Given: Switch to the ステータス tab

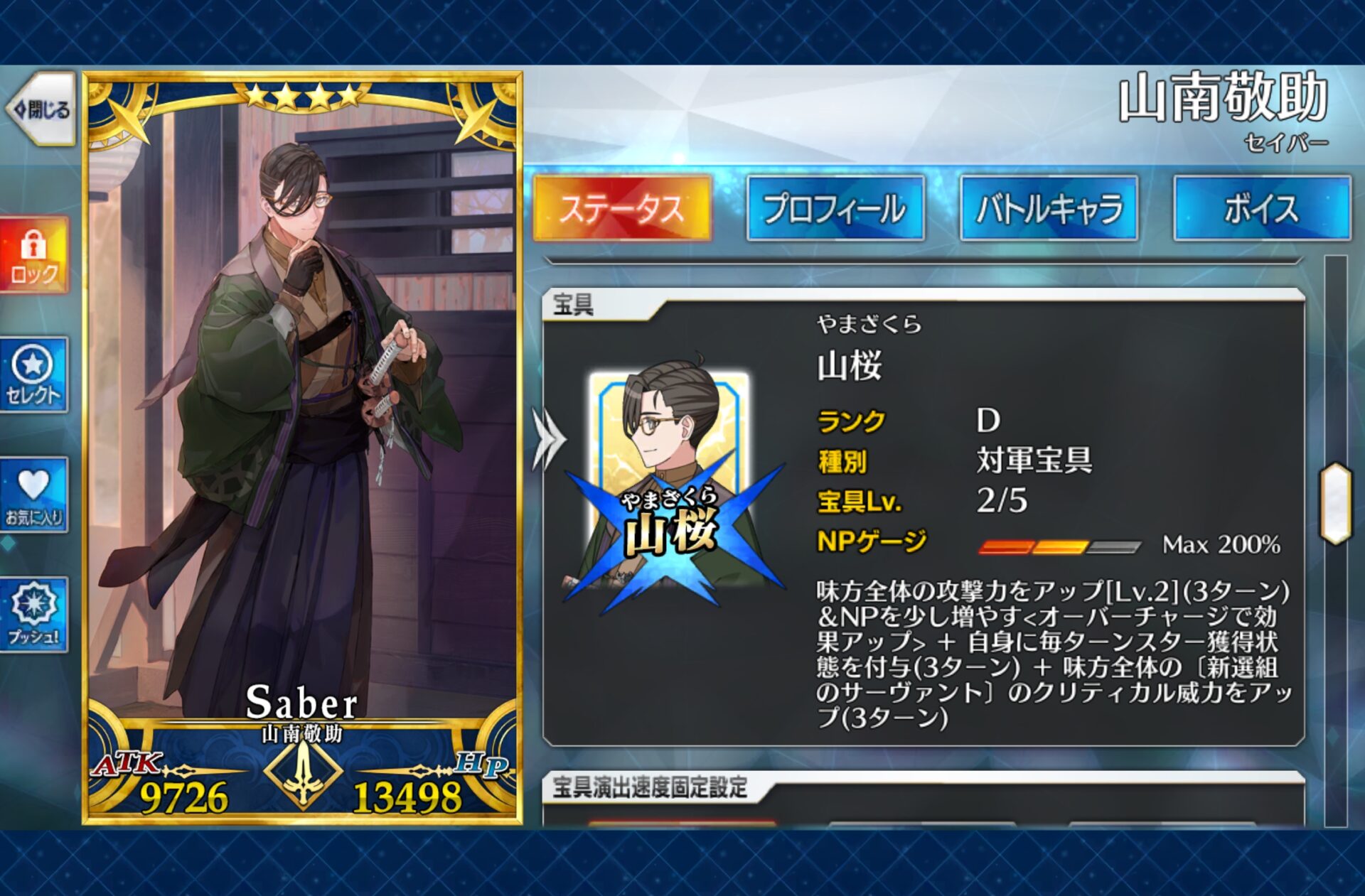Looking at the screenshot, I should (x=622, y=208).
